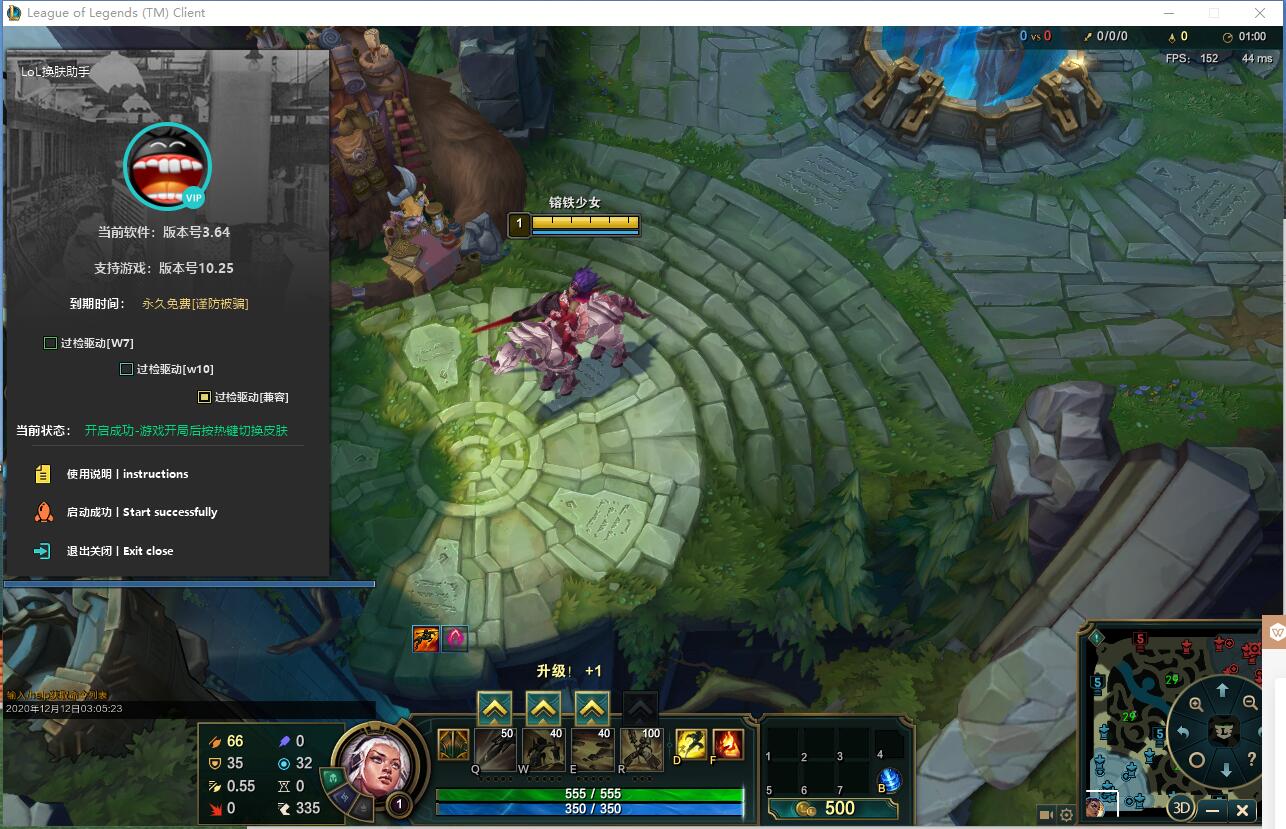
Task: Tick the w10 driver checkbox
Action: tap(127, 369)
